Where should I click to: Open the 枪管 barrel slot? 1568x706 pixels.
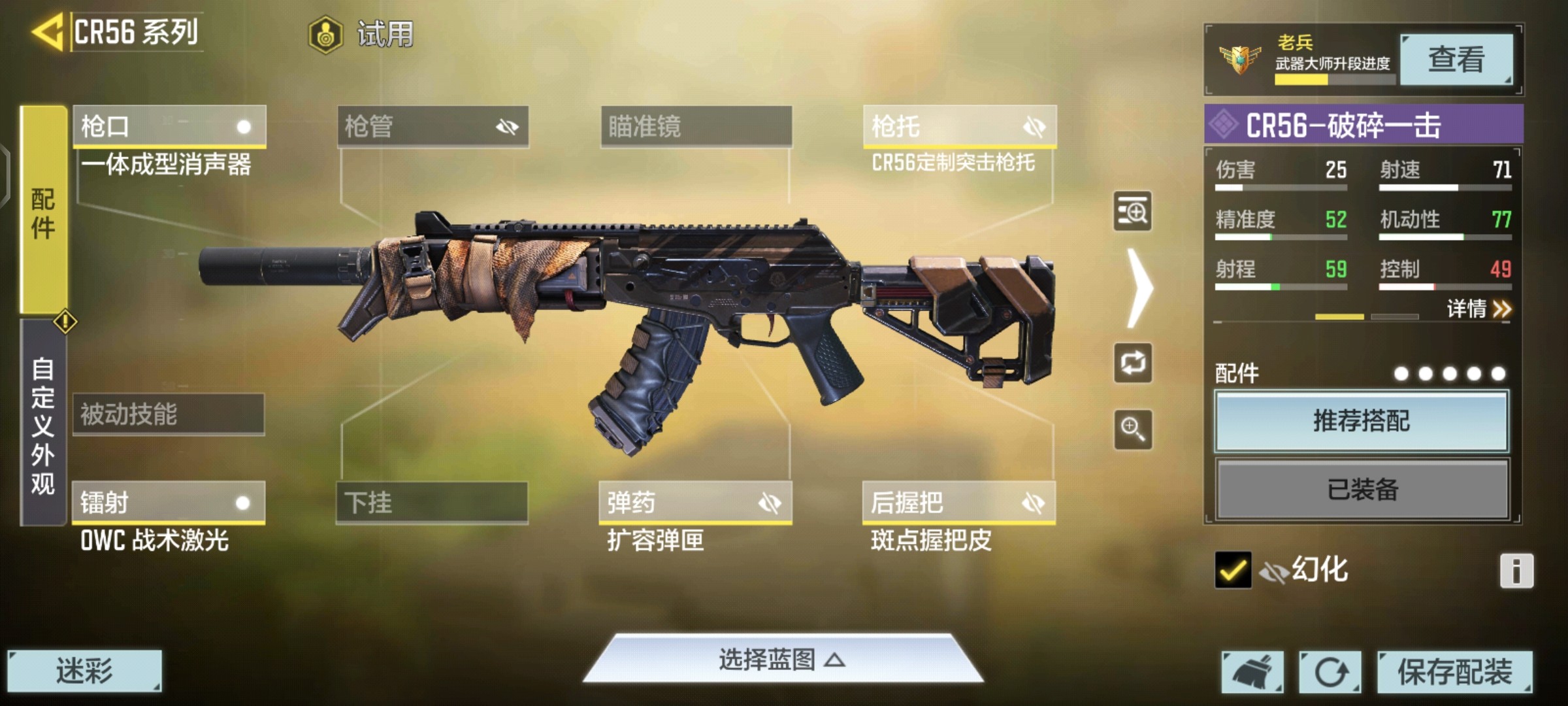pos(433,126)
